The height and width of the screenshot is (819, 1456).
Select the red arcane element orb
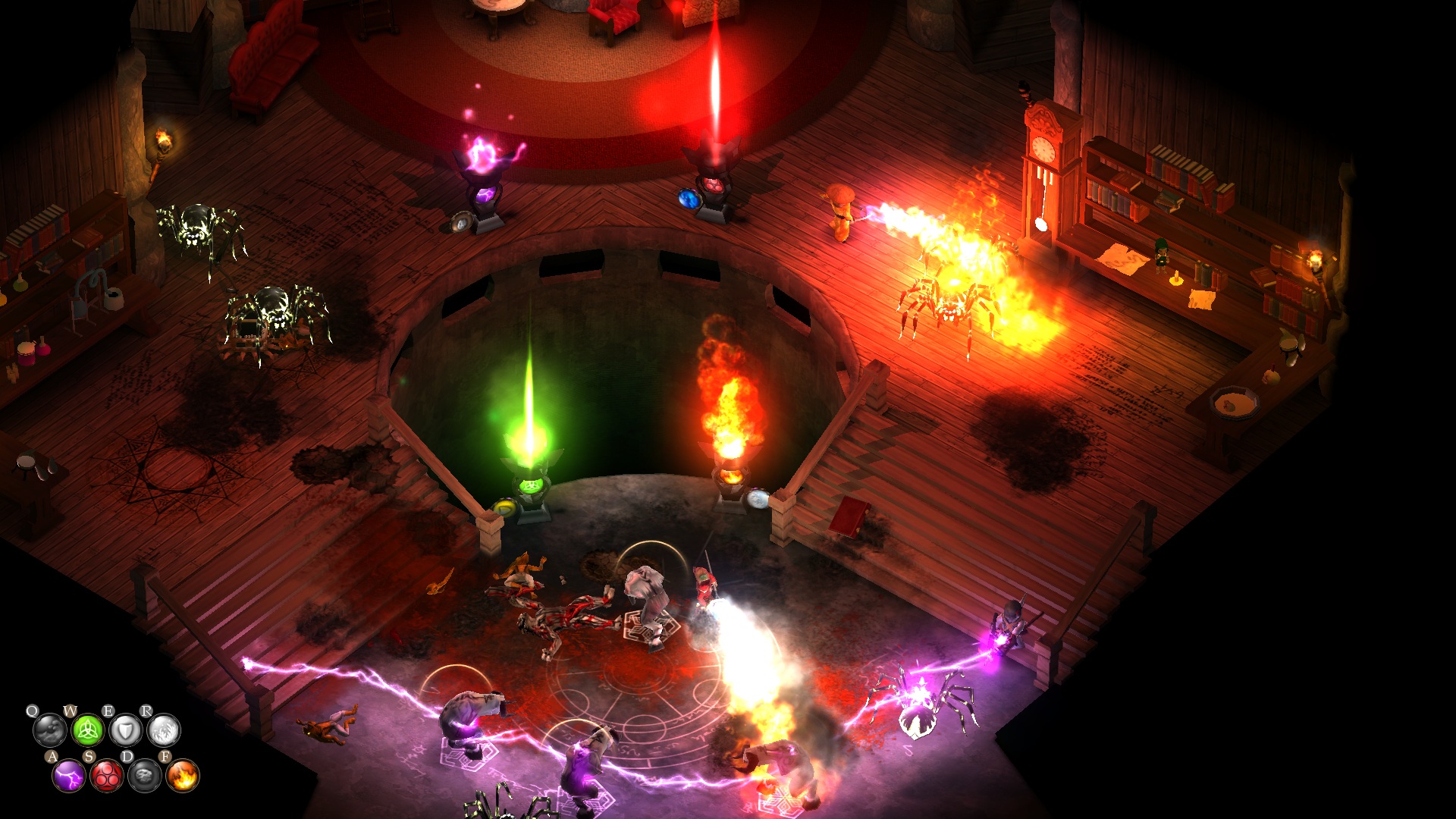[x=106, y=776]
